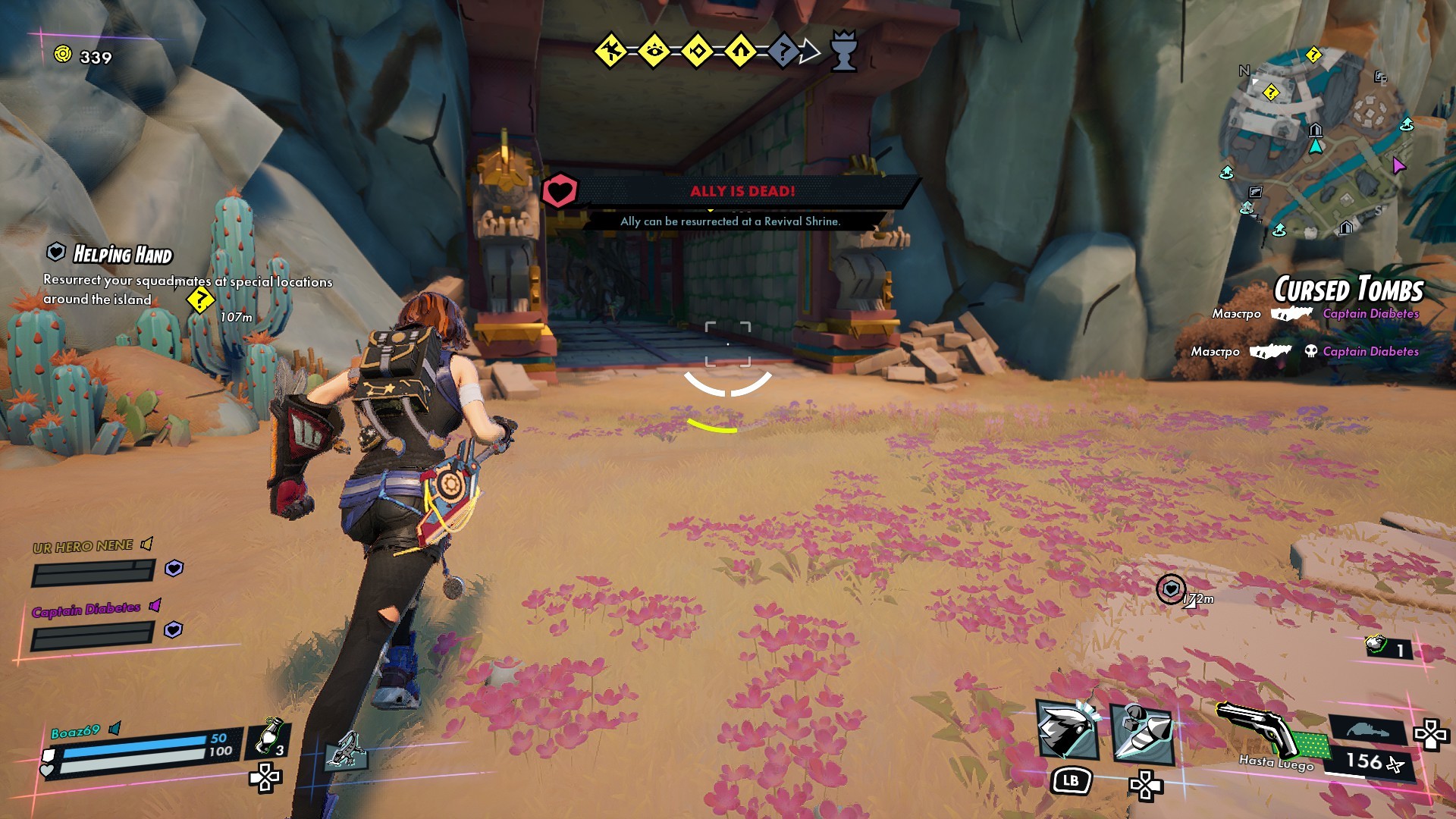
Task: Click the magenta arrow marker on the minimap
Action: coord(1398,165)
